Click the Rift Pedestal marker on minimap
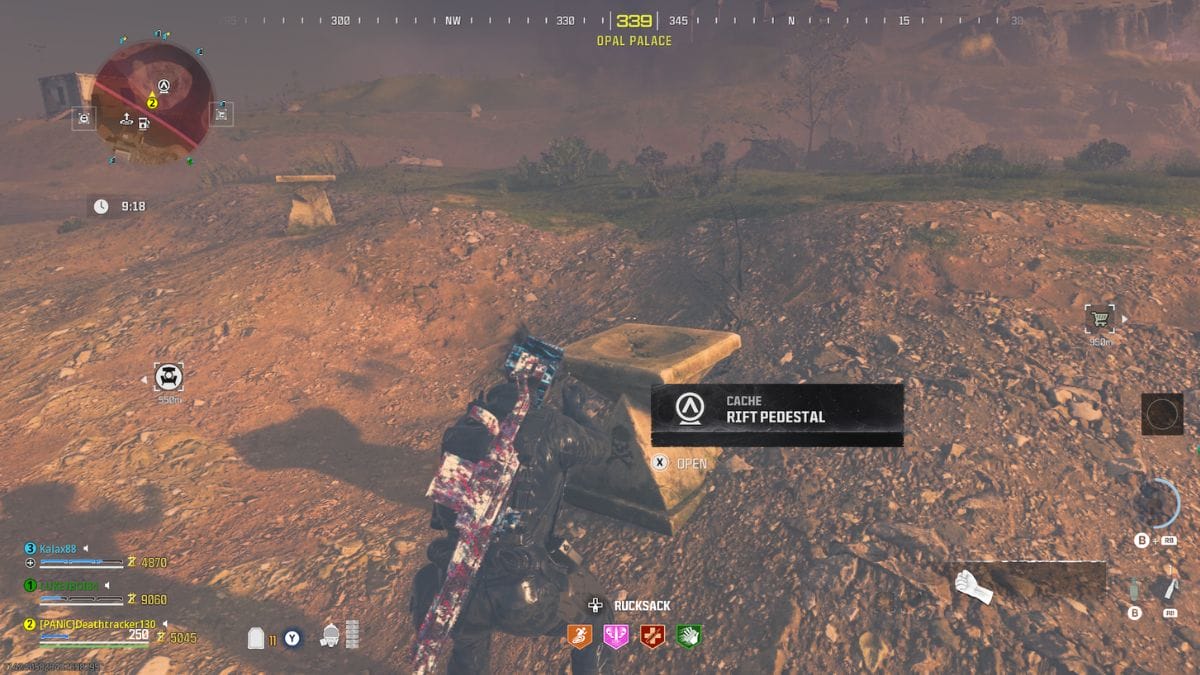This screenshot has height=675, width=1200. click(x=164, y=86)
